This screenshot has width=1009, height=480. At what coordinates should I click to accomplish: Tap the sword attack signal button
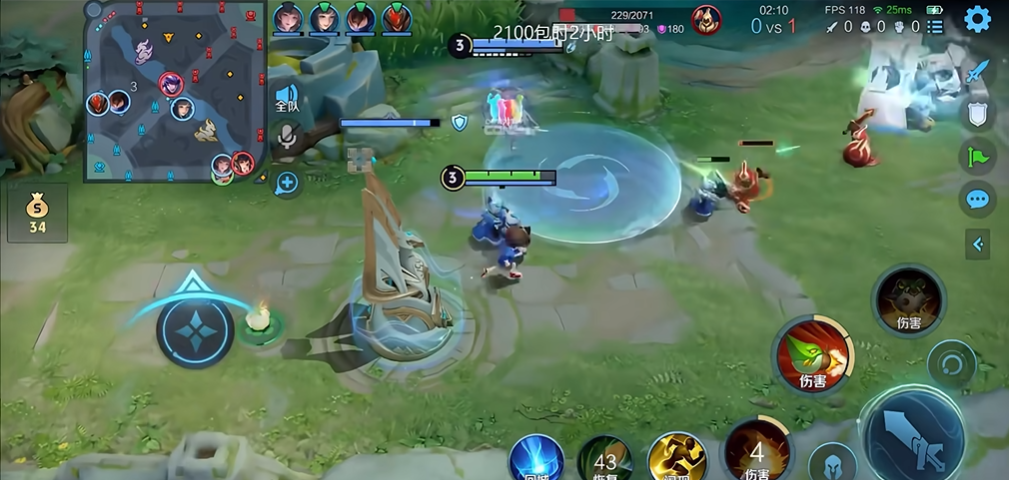(x=978, y=72)
